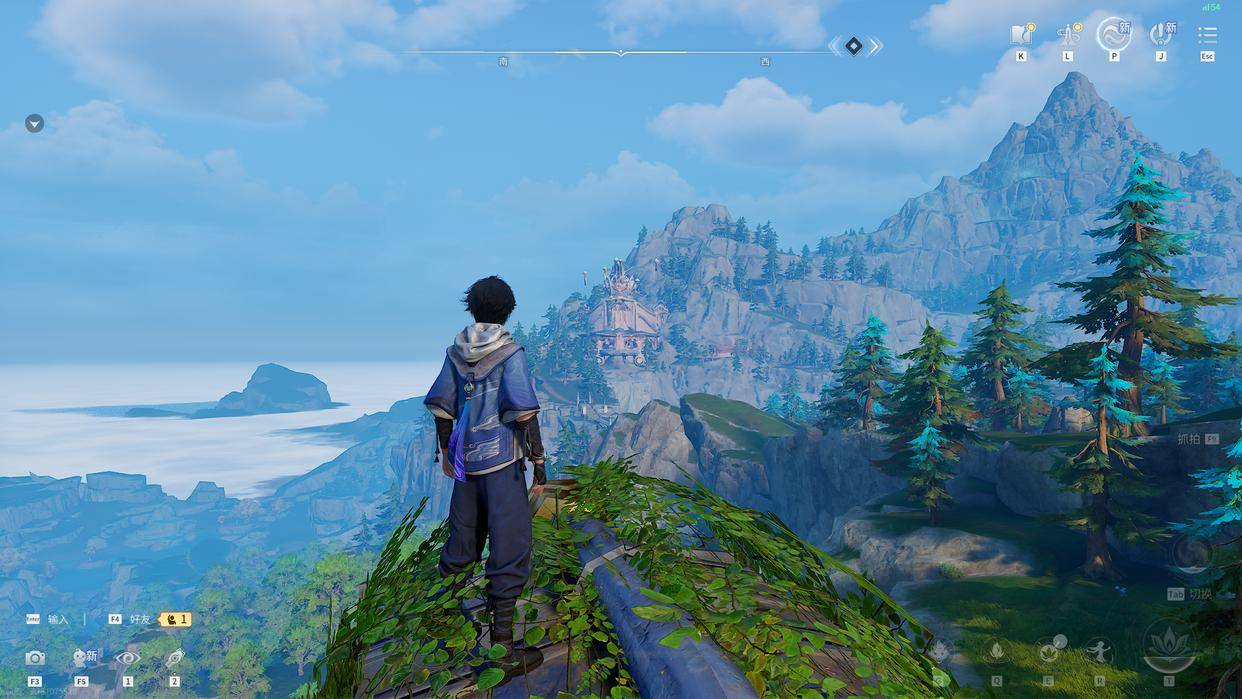Image resolution: width=1242 pixels, height=699 pixels.
Task: Open the map book icon
Action: point(1021,35)
